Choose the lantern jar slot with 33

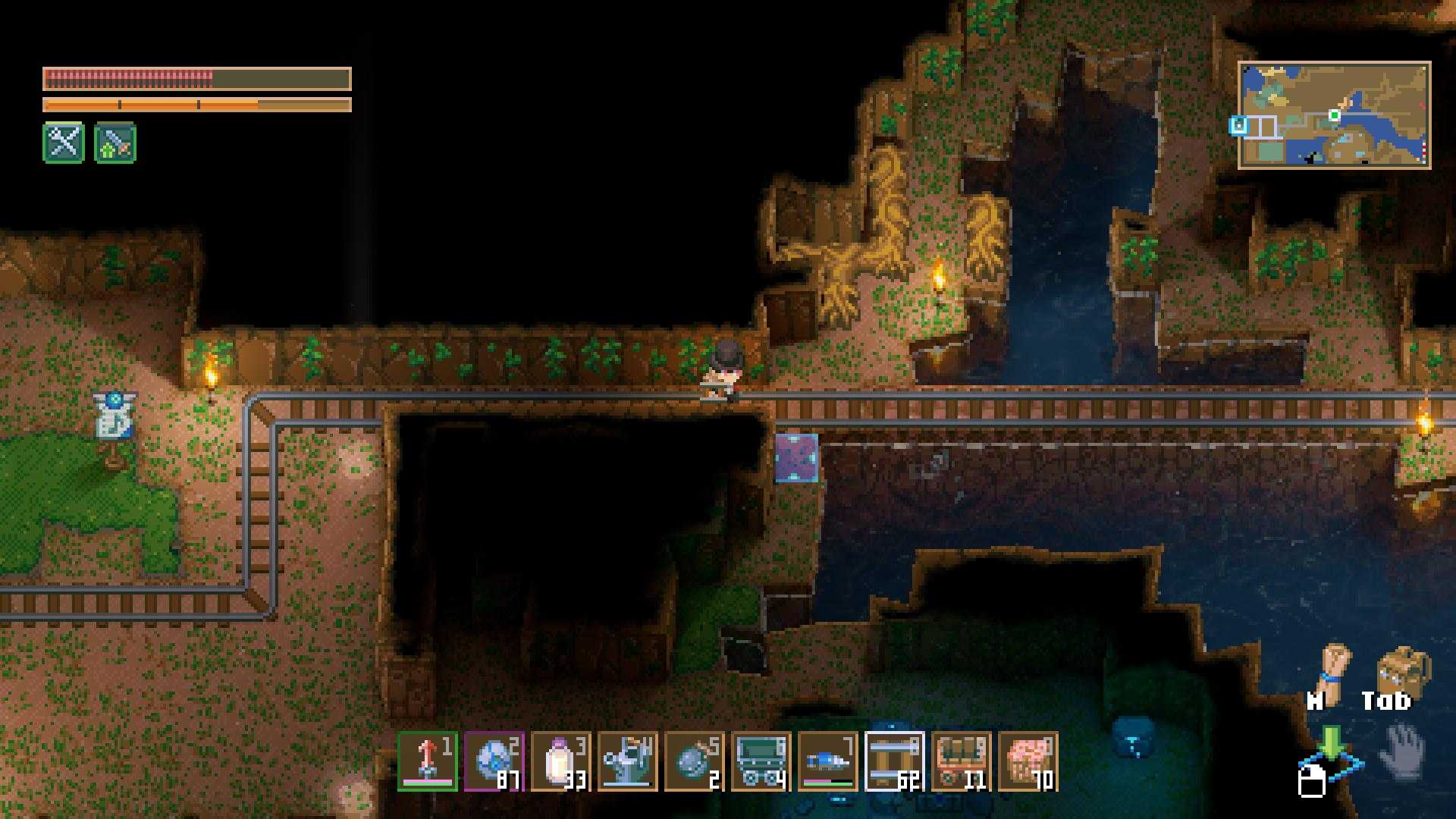(561, 761)
